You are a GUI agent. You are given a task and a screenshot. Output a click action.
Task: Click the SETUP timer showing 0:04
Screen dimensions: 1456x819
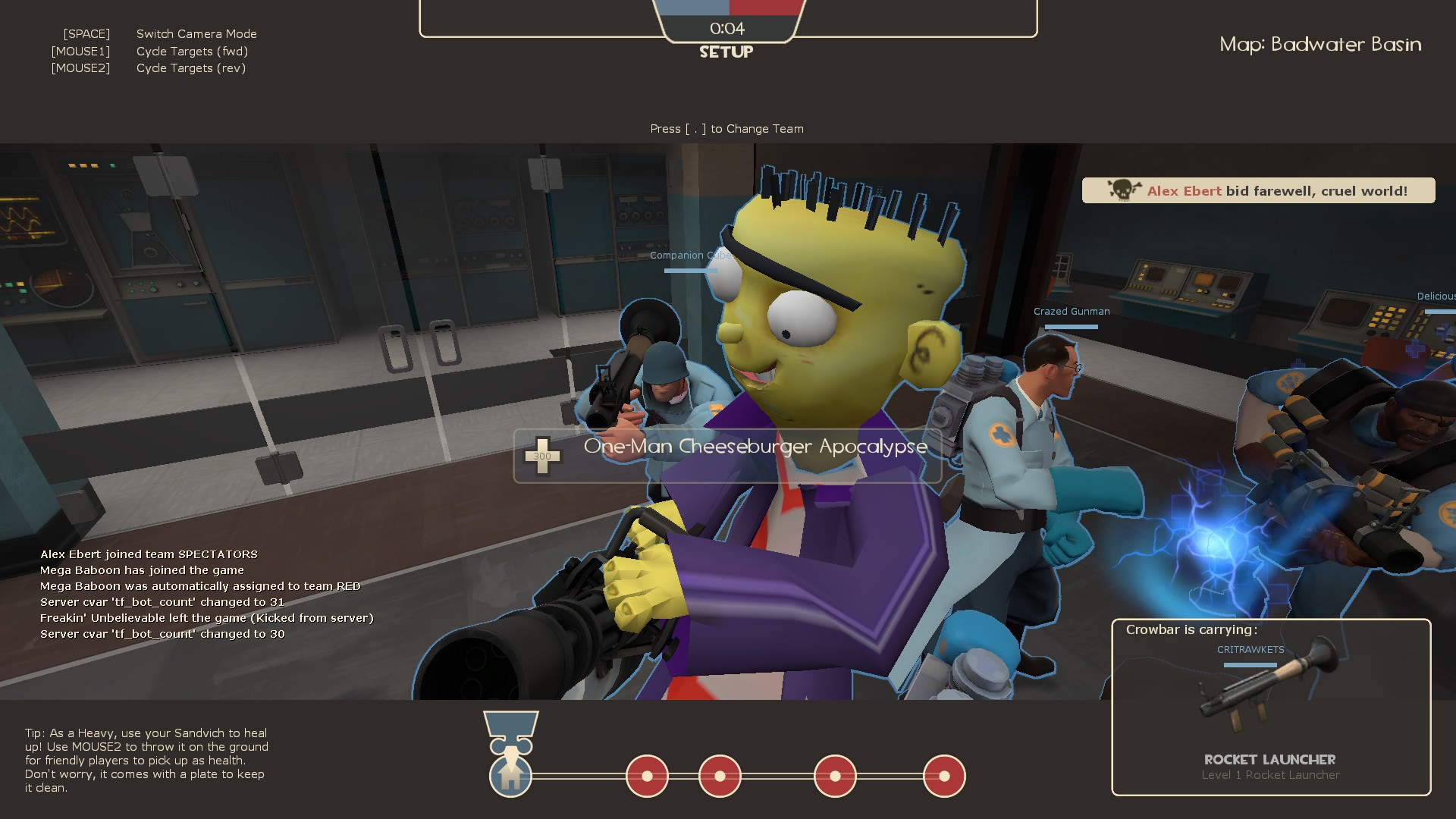726,28
